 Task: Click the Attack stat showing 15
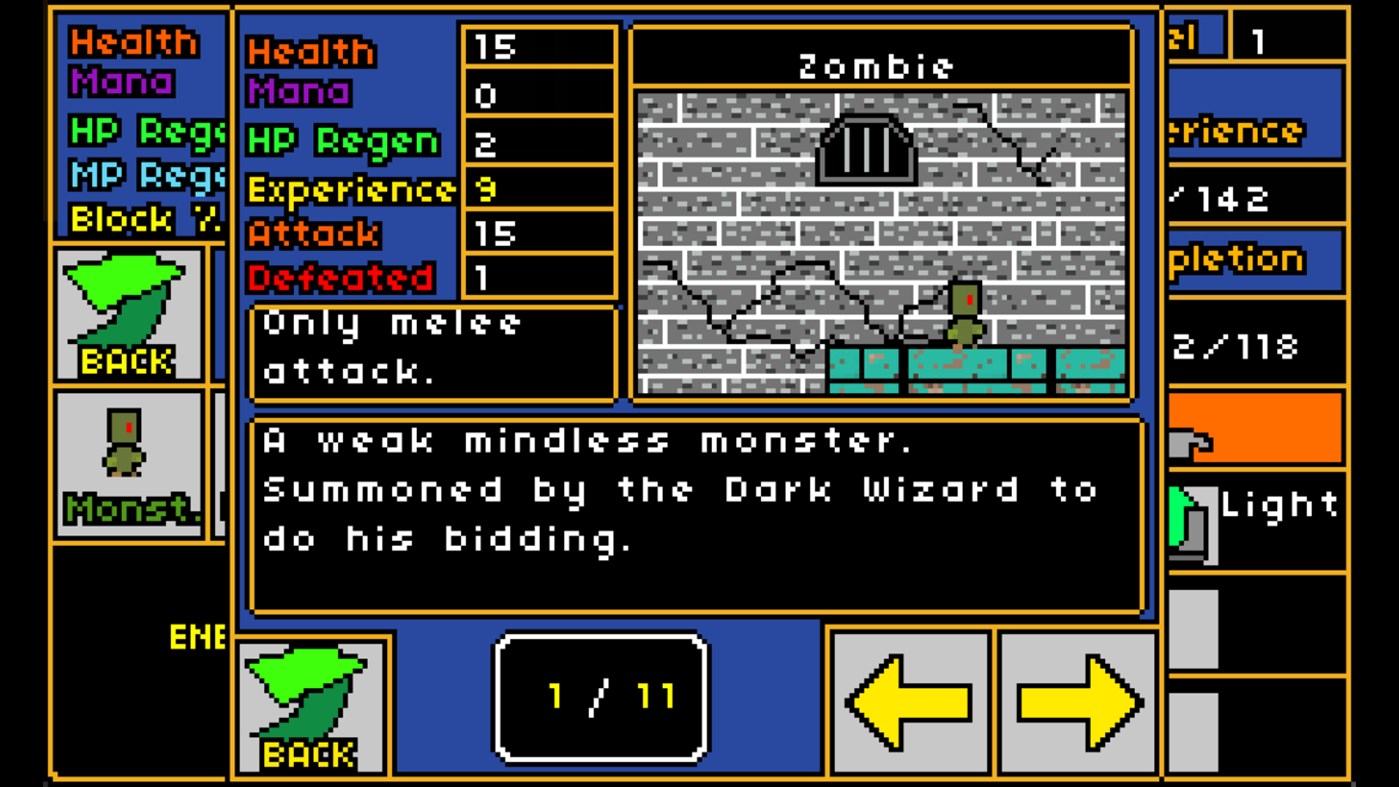(x=537, y=232)
